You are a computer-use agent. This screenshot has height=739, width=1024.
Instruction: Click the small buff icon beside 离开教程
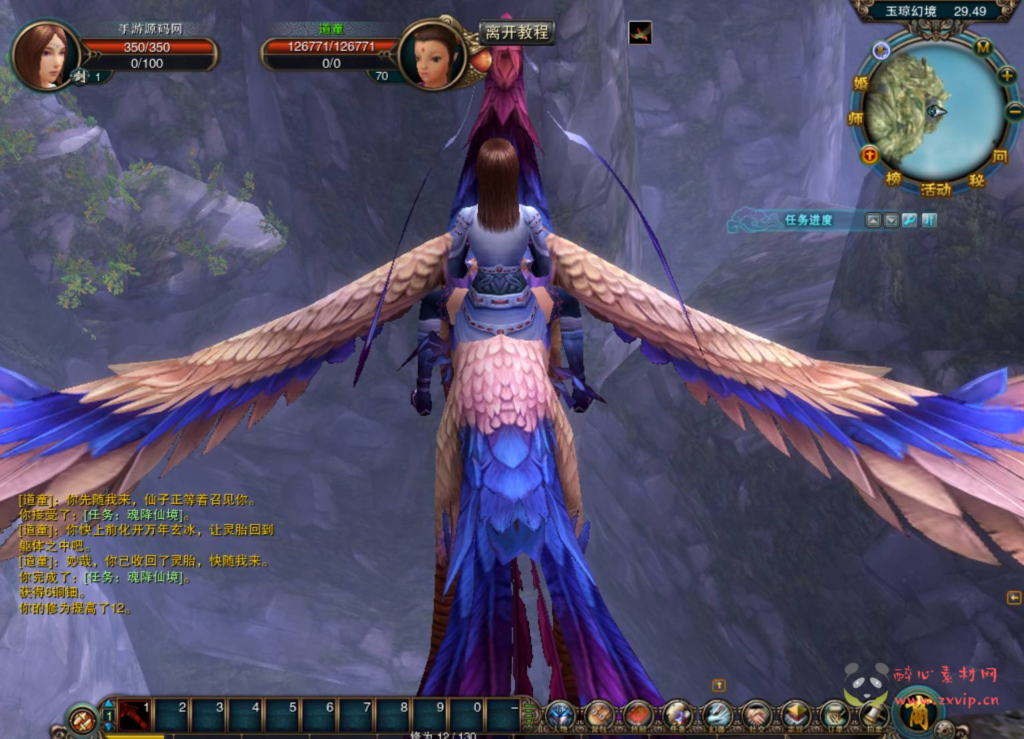coord(640,32)
